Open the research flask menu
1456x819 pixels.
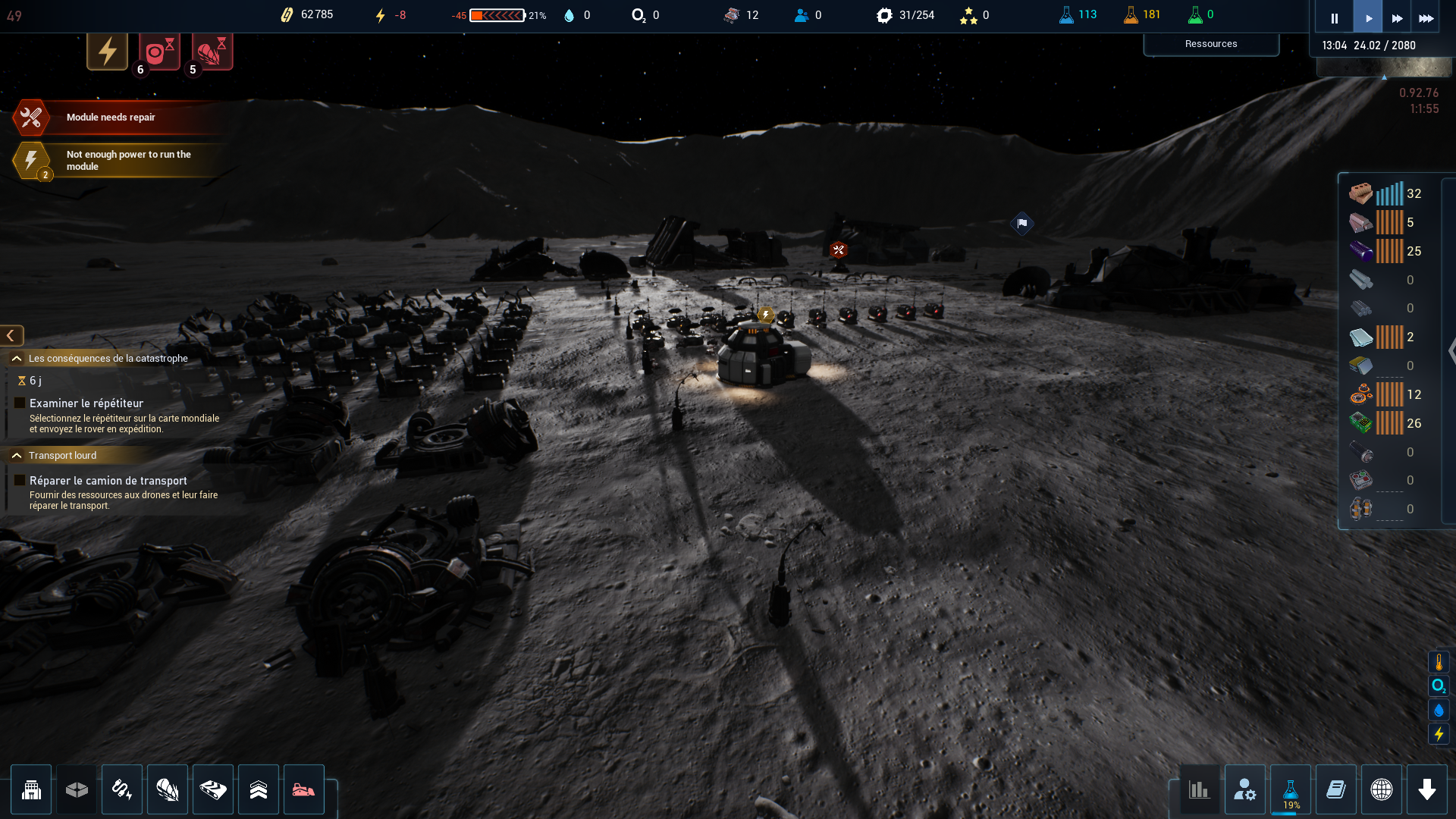click(1290, 789)
